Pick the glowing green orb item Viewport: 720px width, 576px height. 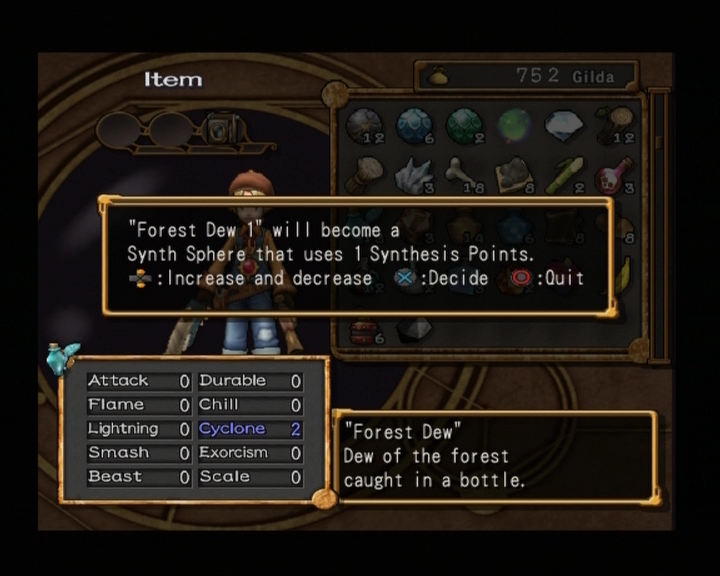[x=513, y=125]
